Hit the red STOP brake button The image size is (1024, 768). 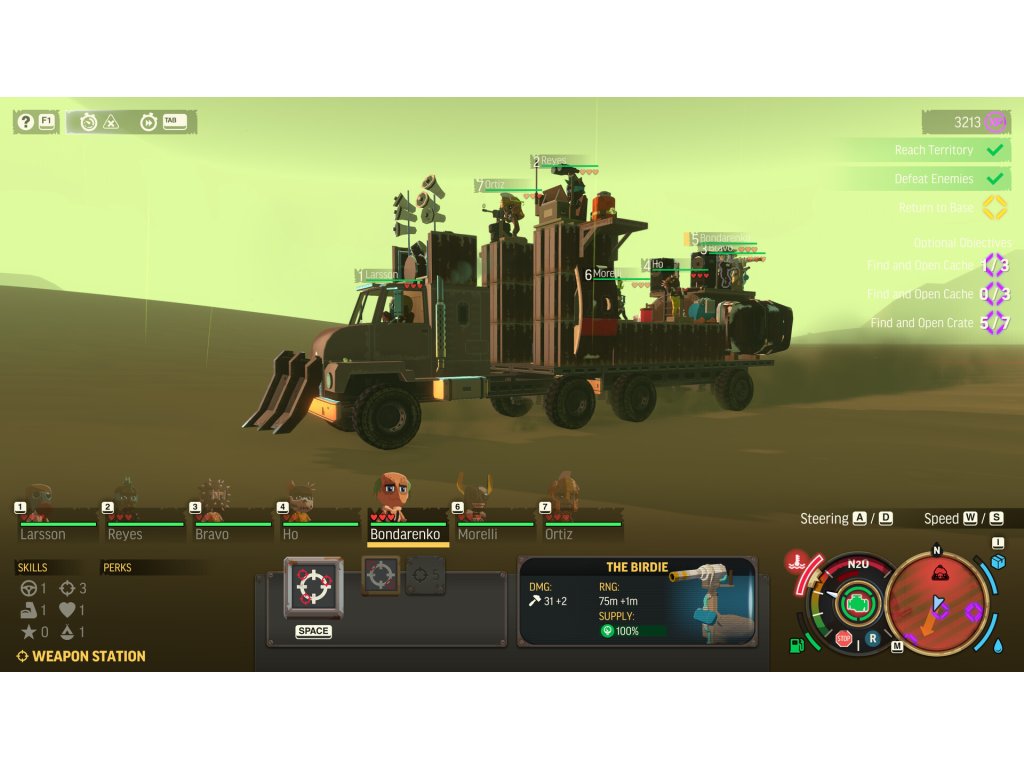coord(844,639)
